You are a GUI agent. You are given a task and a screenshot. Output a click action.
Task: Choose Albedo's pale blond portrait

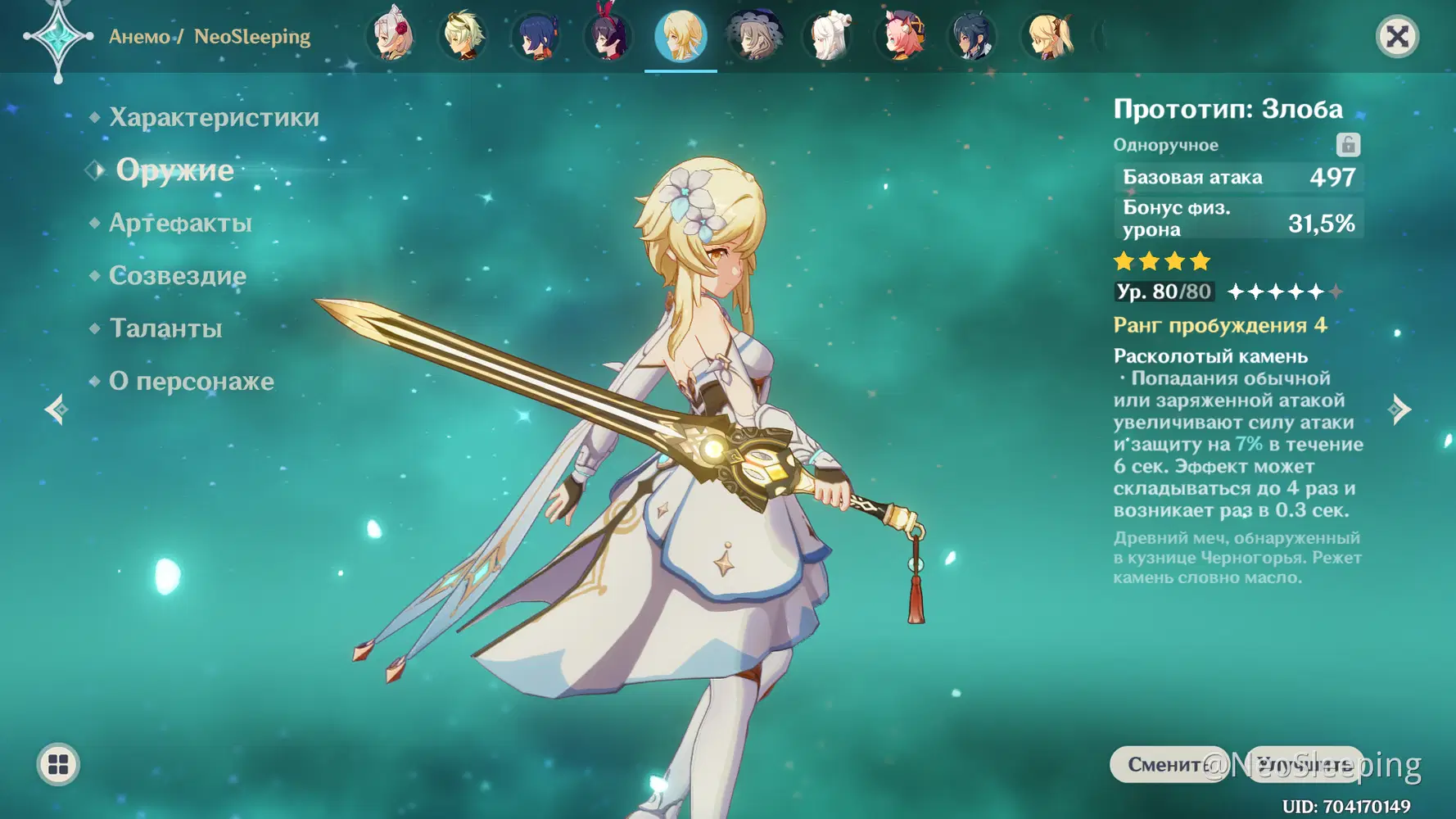pos(464,37)
